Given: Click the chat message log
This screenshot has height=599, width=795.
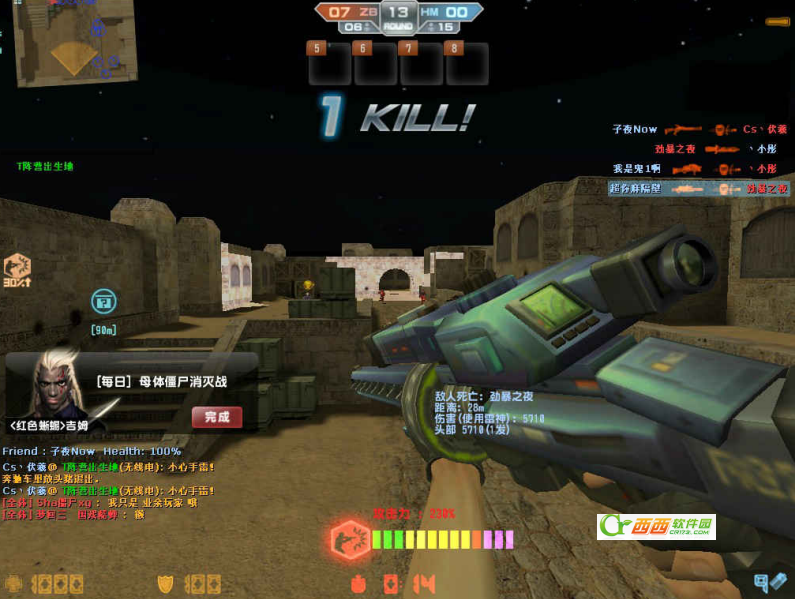Looking at the screenshot, I should point(110,490).
